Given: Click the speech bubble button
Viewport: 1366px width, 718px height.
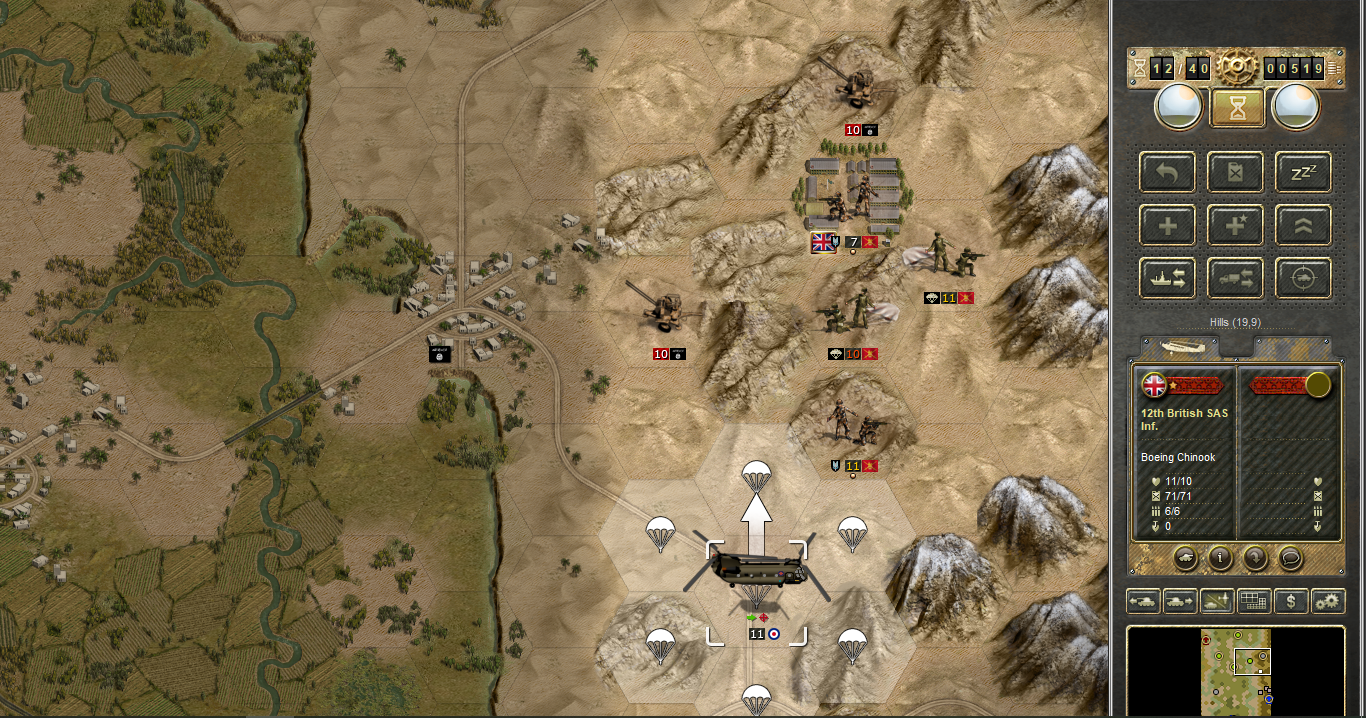Looking at the screenshot, I should (1290, 558).
